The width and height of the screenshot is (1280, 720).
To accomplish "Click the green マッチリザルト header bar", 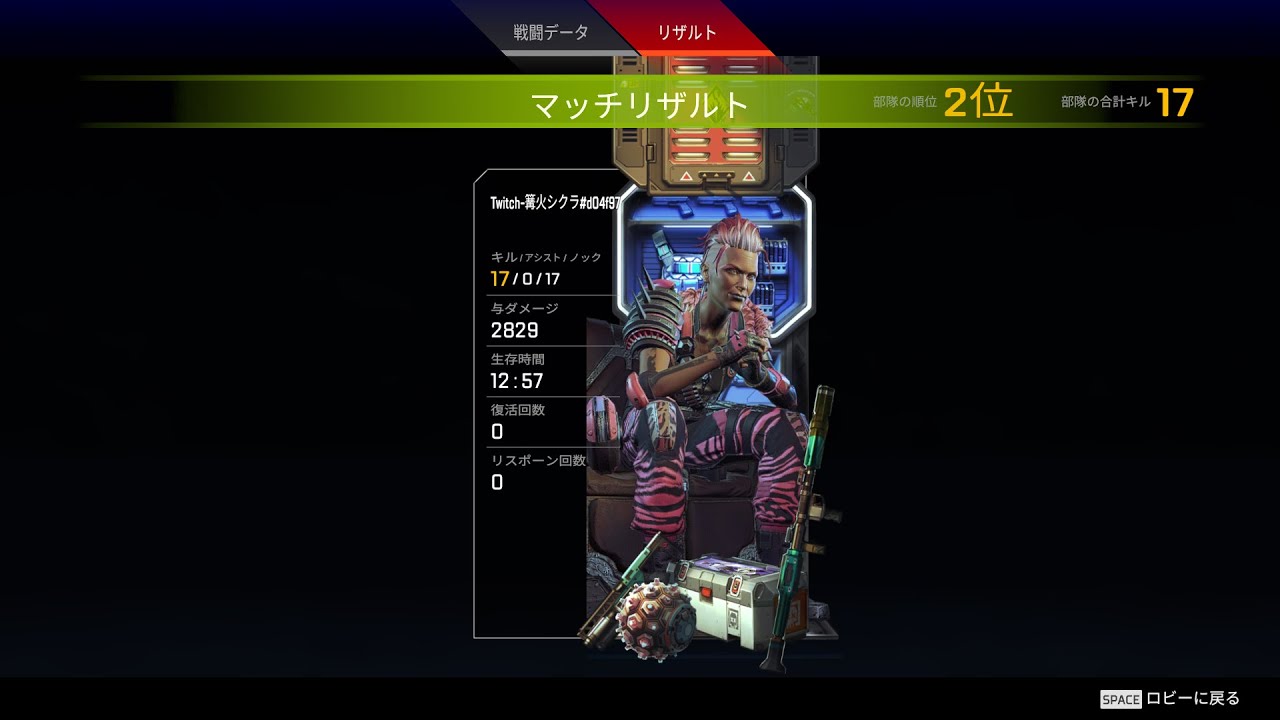I will (x=640, y=101).
